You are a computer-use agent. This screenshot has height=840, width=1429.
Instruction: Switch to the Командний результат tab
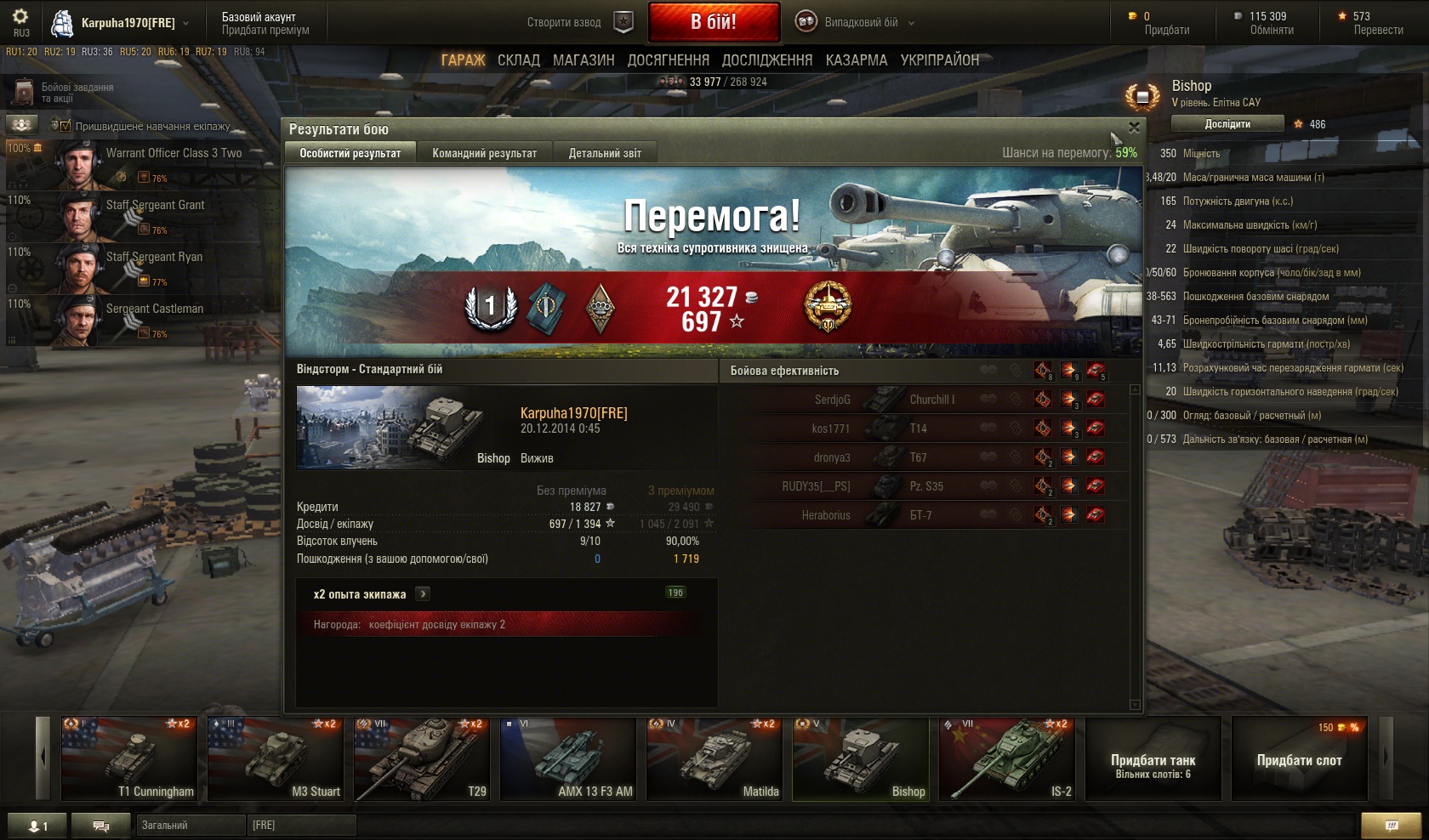pos(484,153)
